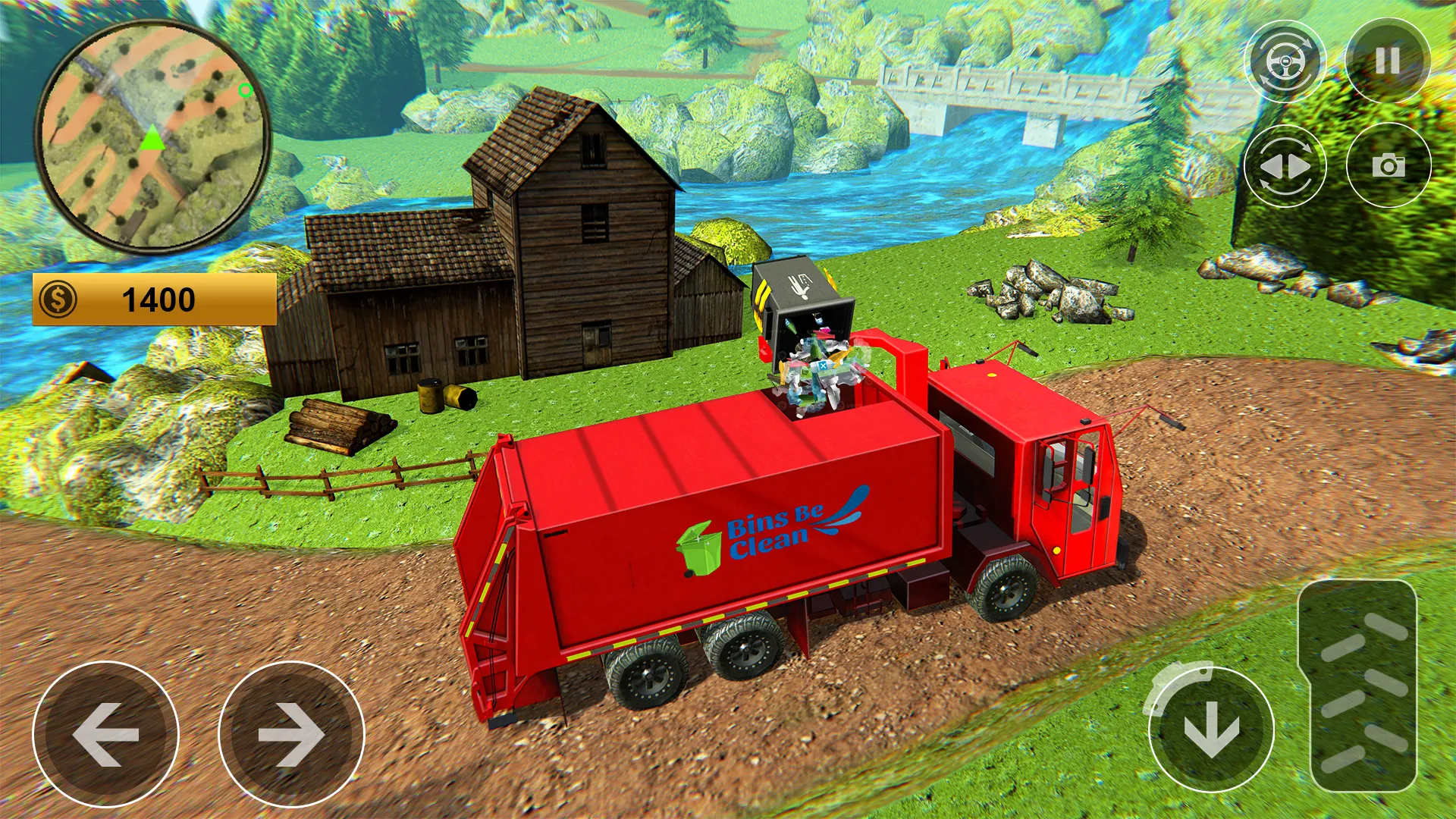1456x819 pixels.
Task: Tap the green objective marker on the minimap
Action: pos(244,91)
